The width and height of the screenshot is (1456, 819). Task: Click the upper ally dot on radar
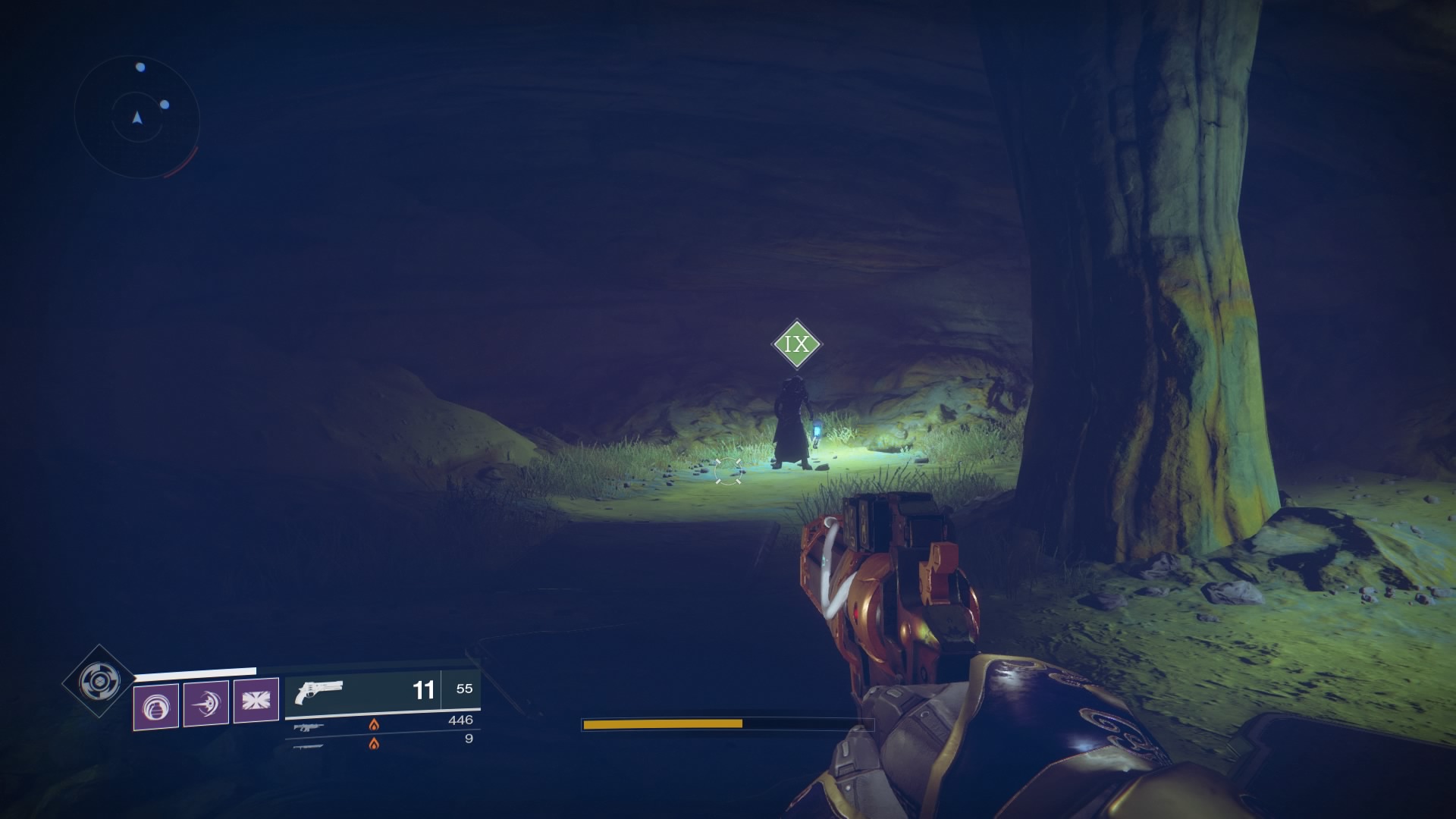pyautogui.click(x=140, y=67)
